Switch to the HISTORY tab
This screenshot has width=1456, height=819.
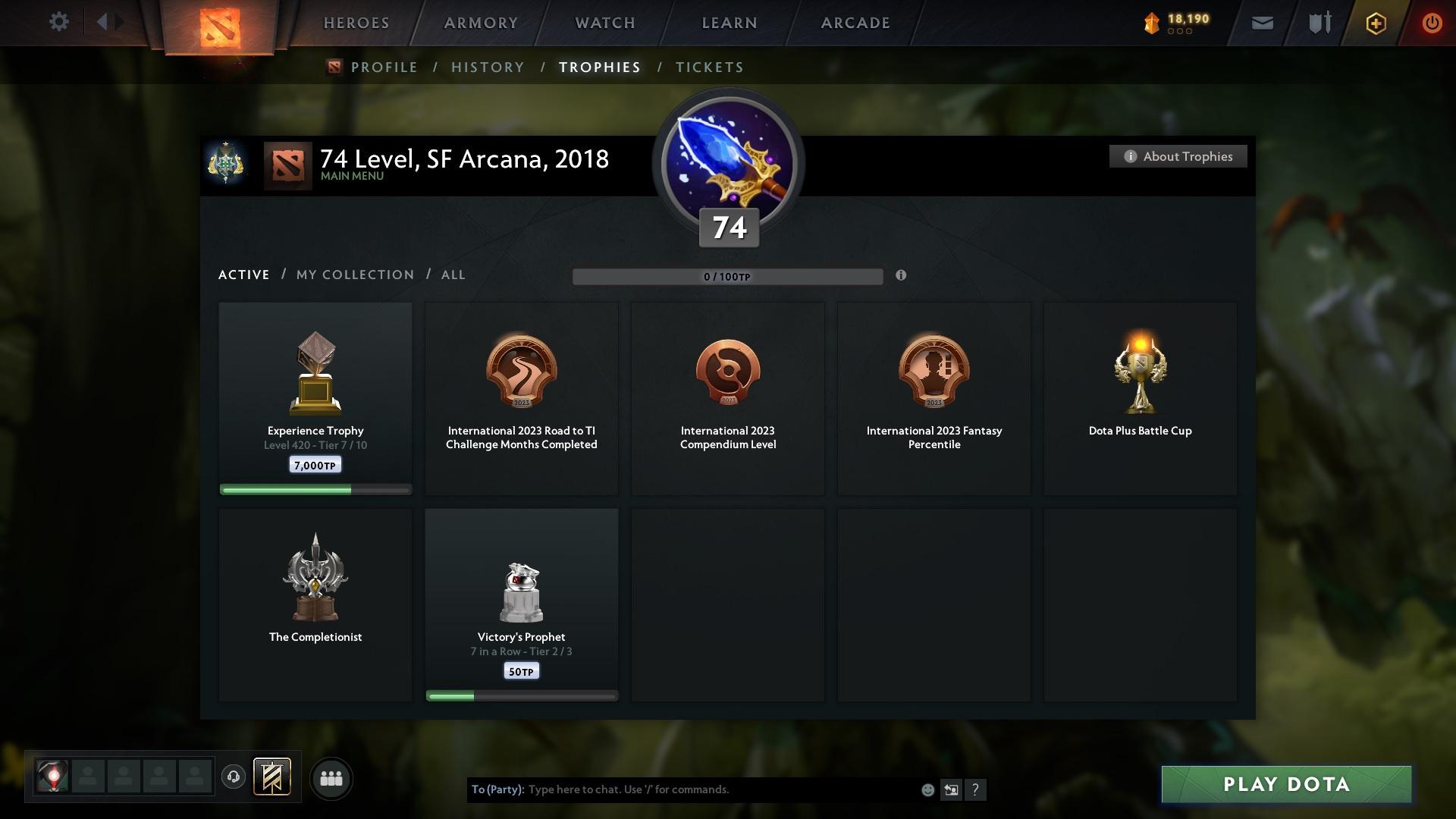487,67
